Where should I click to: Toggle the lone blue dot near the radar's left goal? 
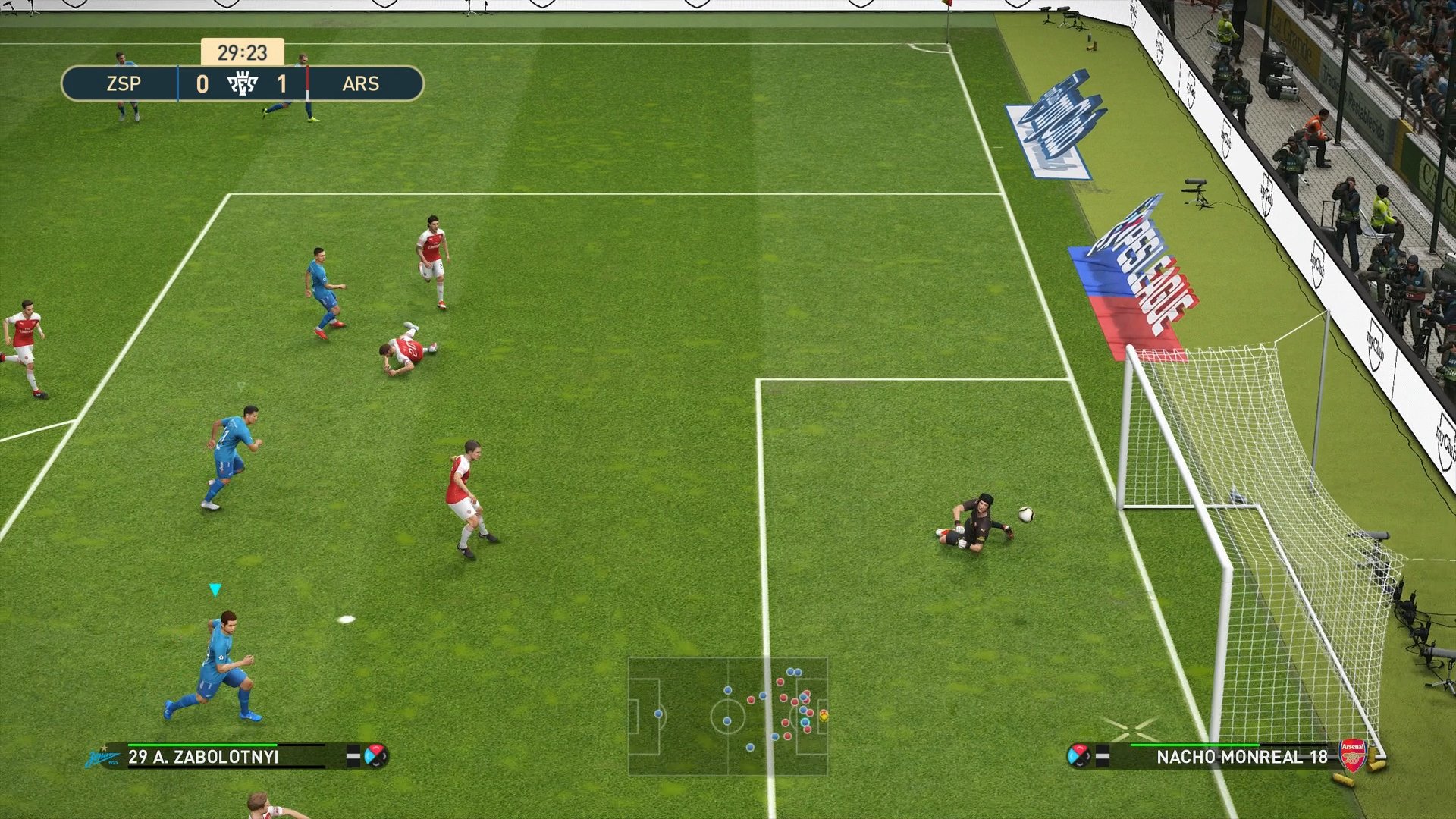[x=658, y=714]
